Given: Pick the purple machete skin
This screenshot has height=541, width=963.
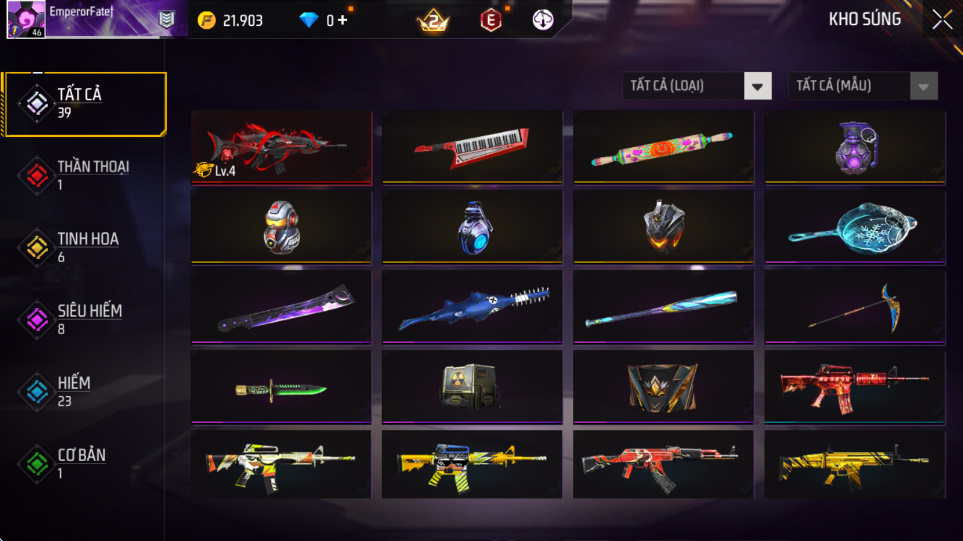Looking at the screenshot, I should click(x=281, y=307).
